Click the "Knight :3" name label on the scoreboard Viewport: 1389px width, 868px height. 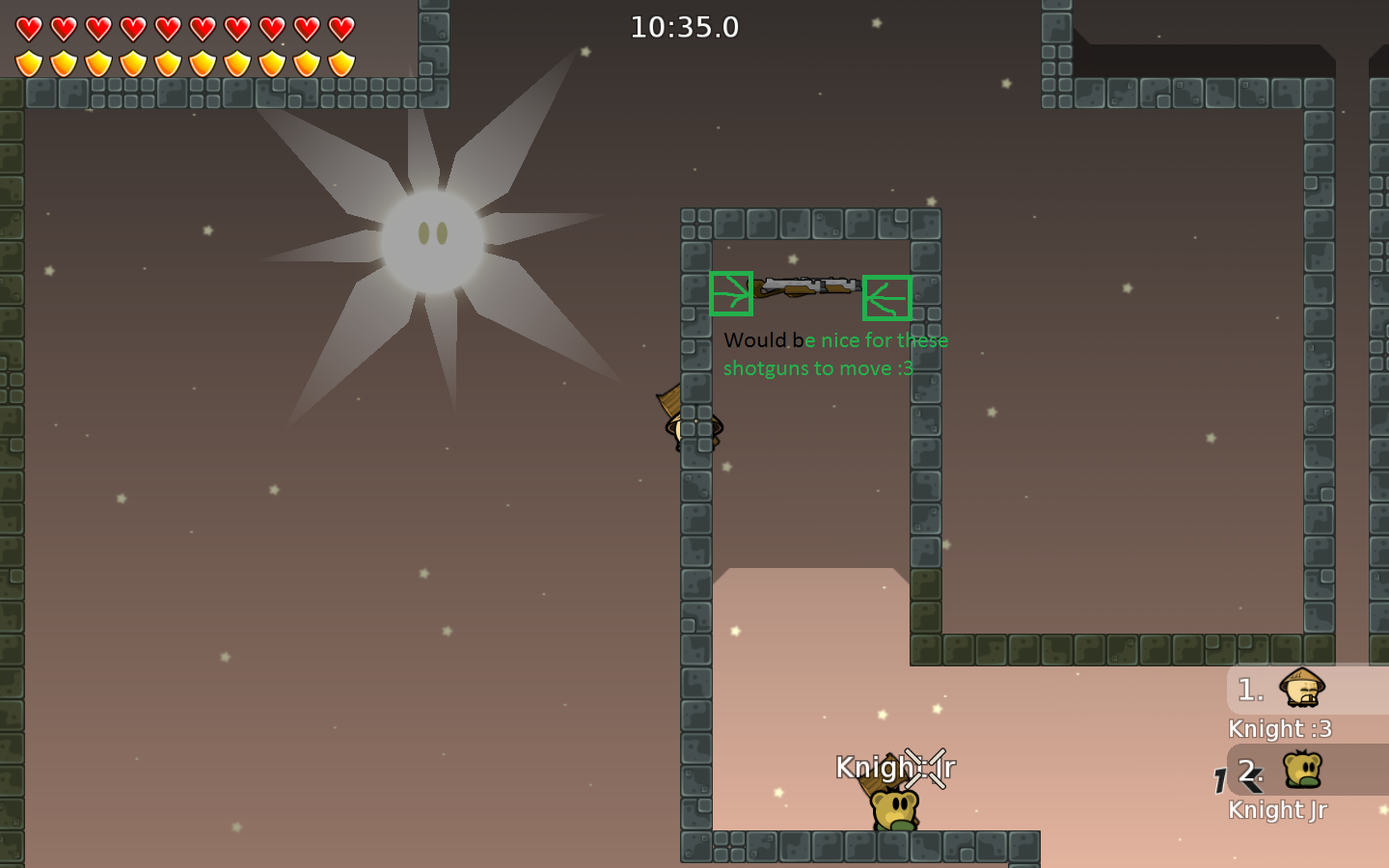tap(1280, 729)
